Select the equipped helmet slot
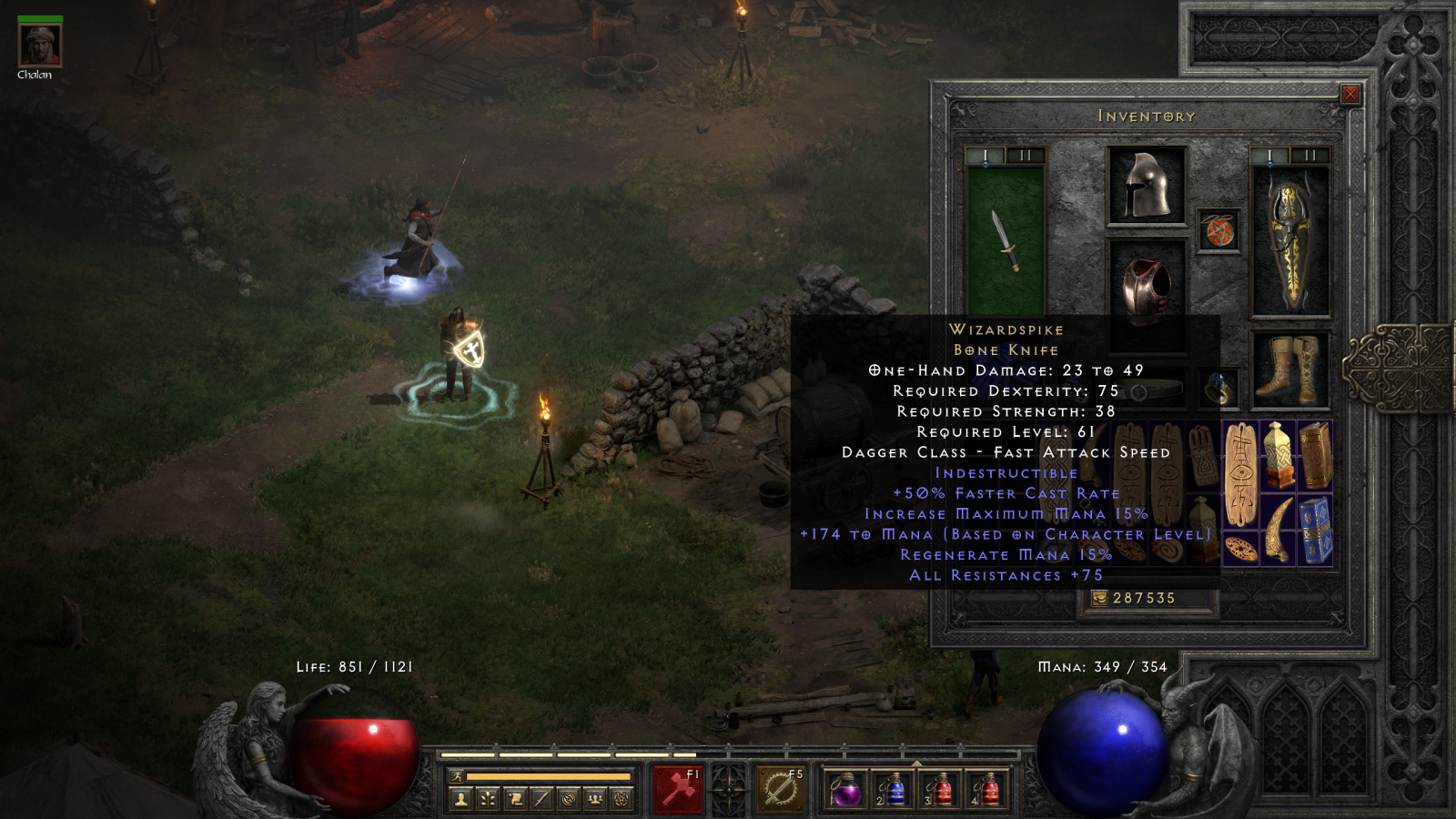Viewport: 1456px width, 819px height. [x=1147, y=186]
